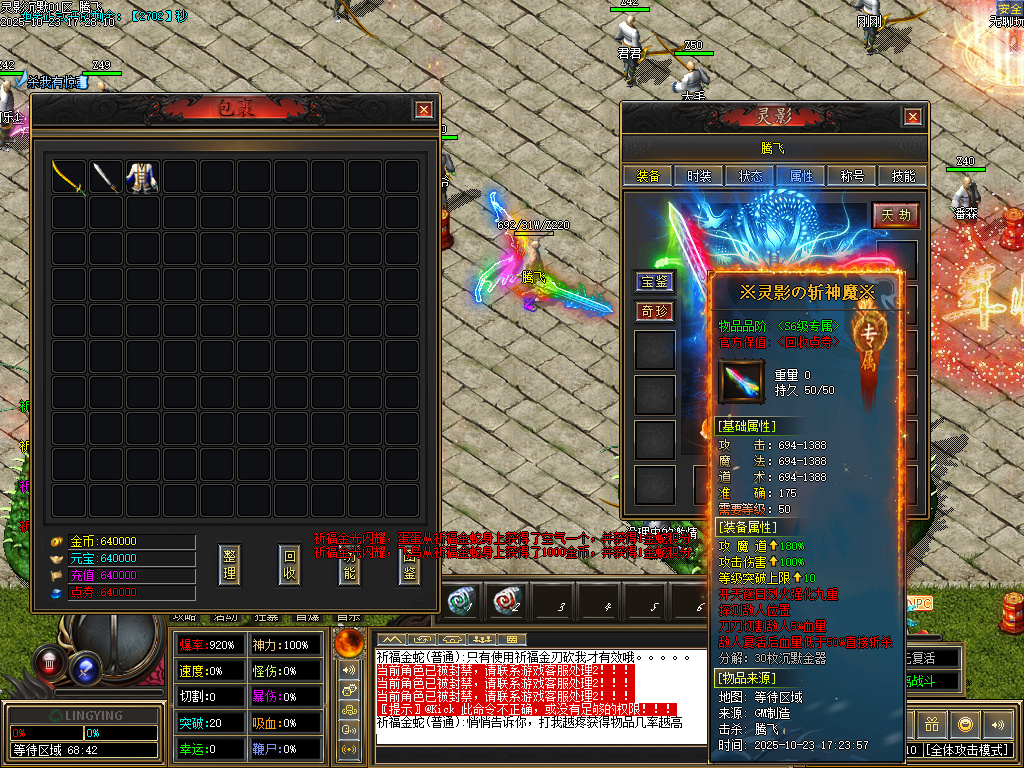Click the 回收 recycle button
Viewport: 1024px width, 768px height.
(x=289, y=566)
